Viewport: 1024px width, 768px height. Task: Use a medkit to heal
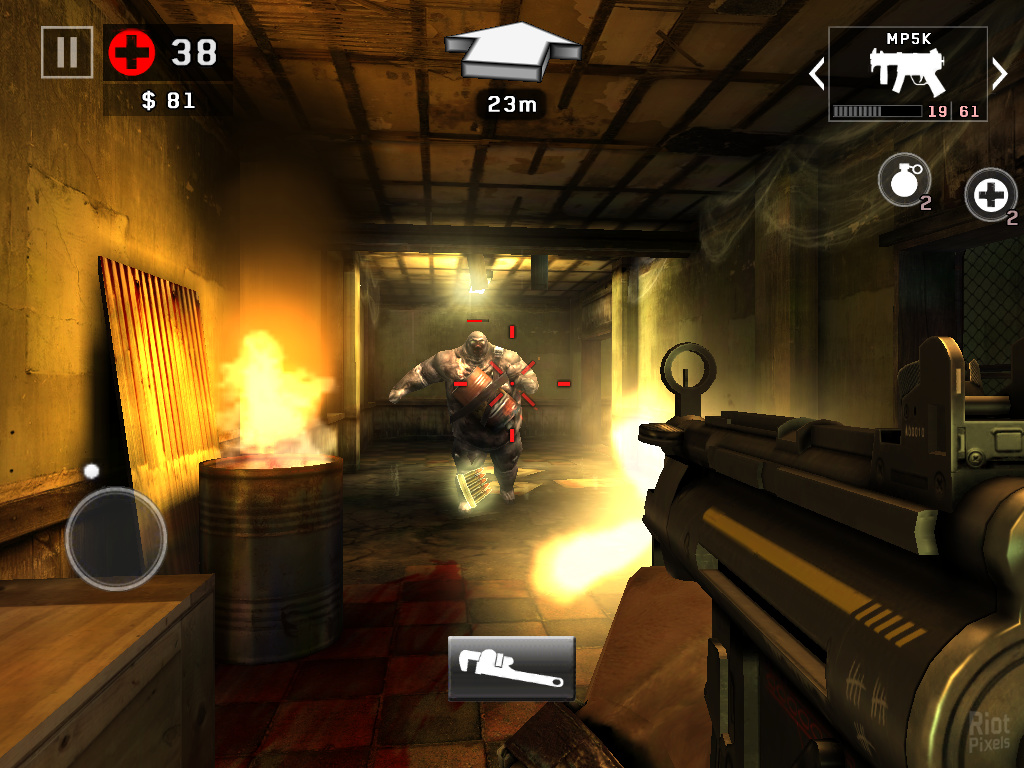(x=990, y=194)
